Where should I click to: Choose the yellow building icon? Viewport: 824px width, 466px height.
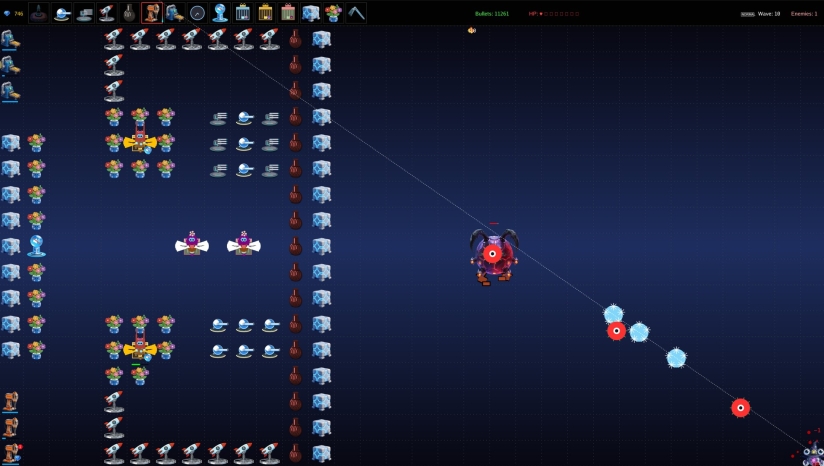click(x=265, y=13)
